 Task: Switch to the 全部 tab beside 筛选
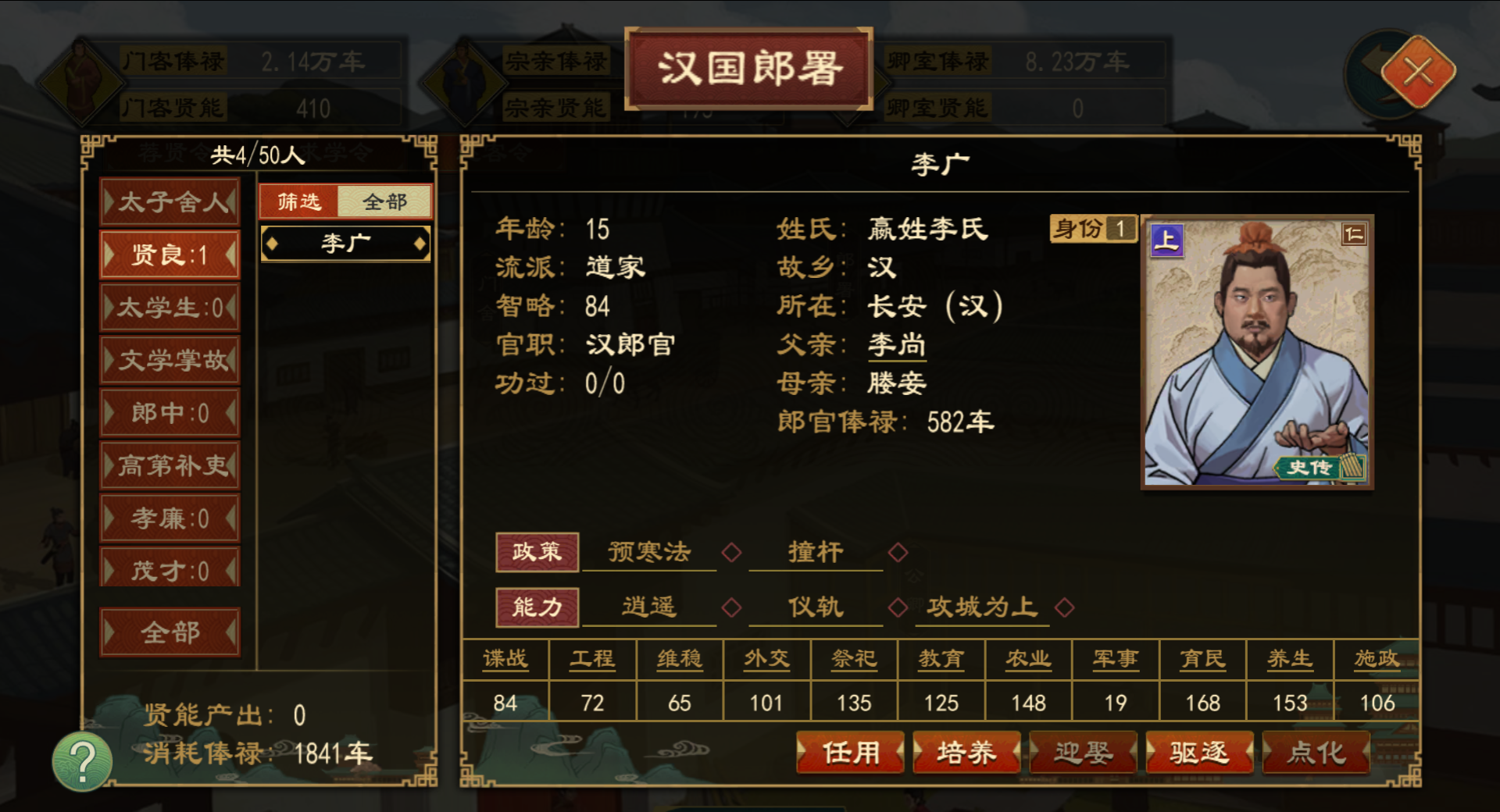(384, 201)
